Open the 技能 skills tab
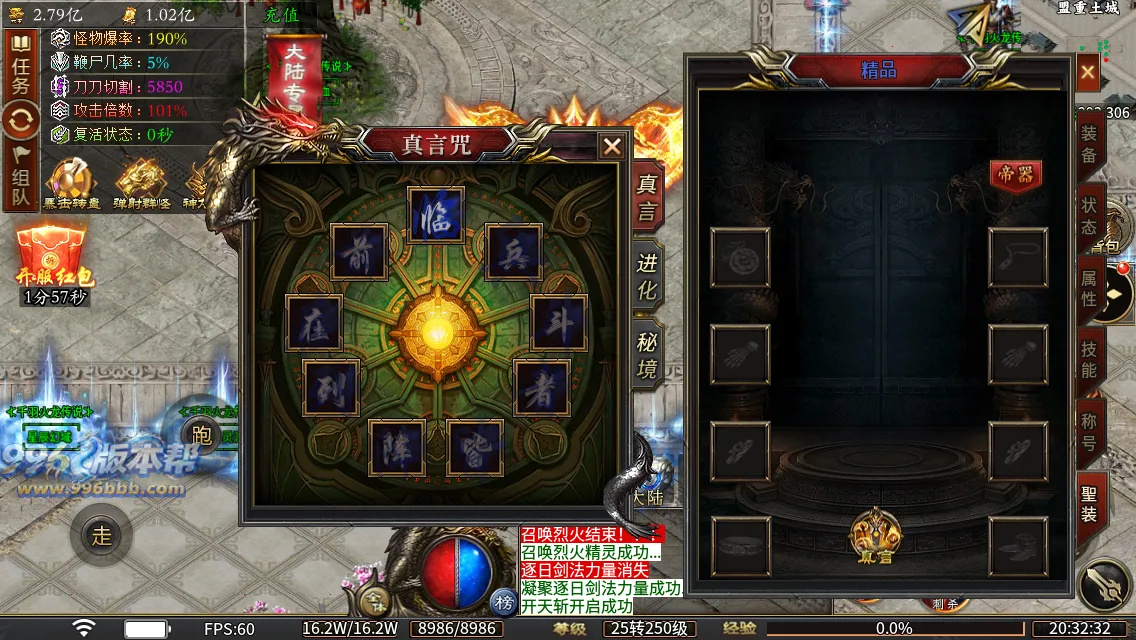Screen dimensions: 1136x640 (x=1089, y=360)
